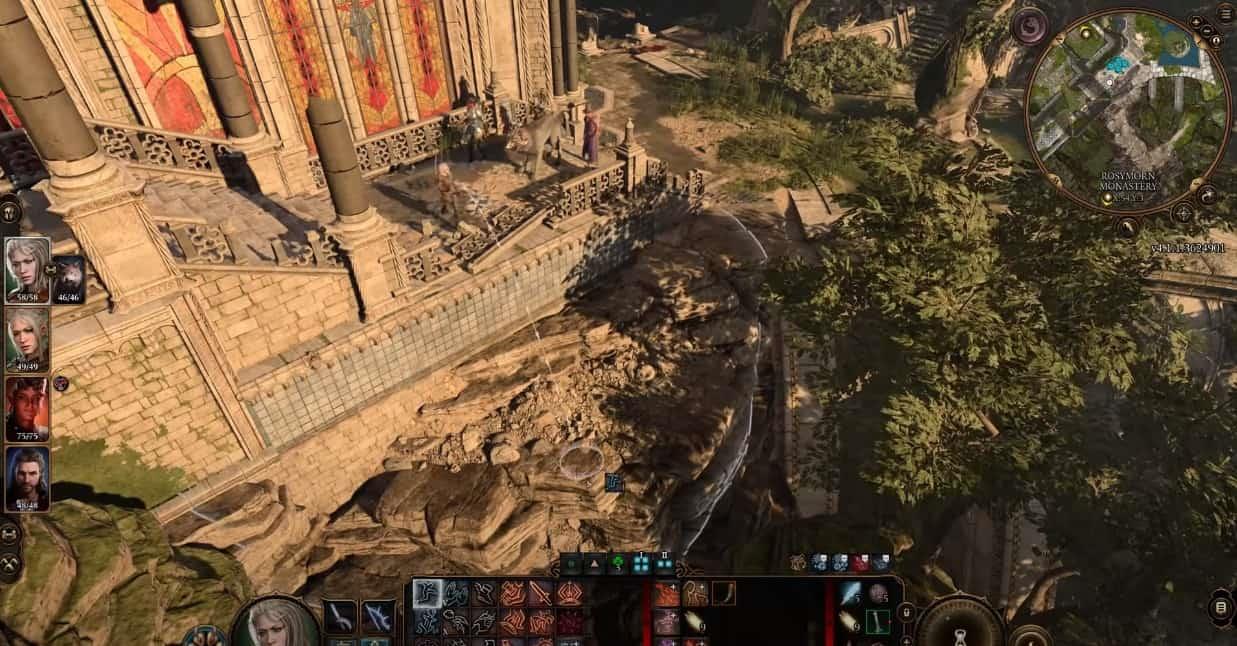Click the highlighted first hotbar ability

pyautogui.click(x=428, y=594)
